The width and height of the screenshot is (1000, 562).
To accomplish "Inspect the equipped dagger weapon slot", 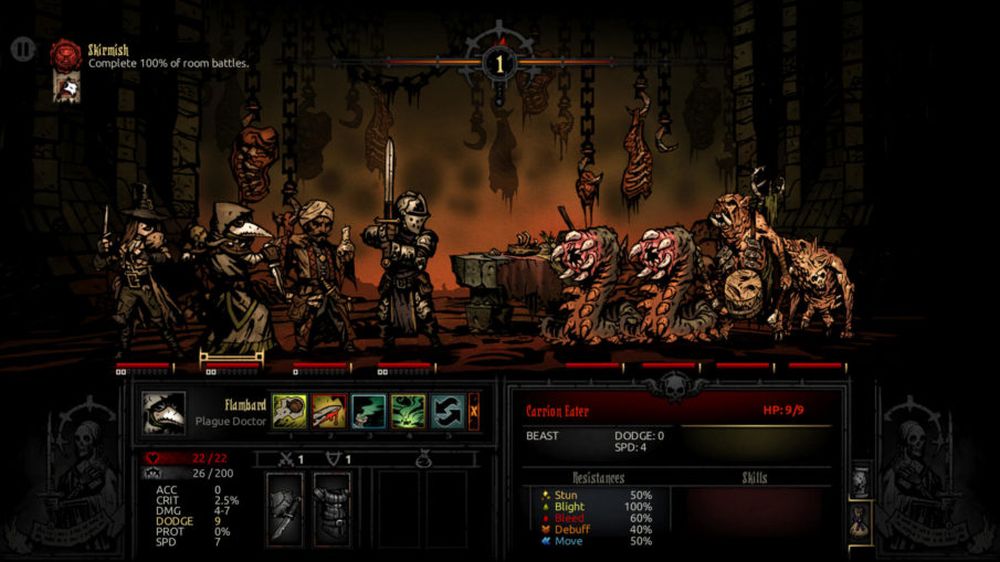I will tap(286, 508).
